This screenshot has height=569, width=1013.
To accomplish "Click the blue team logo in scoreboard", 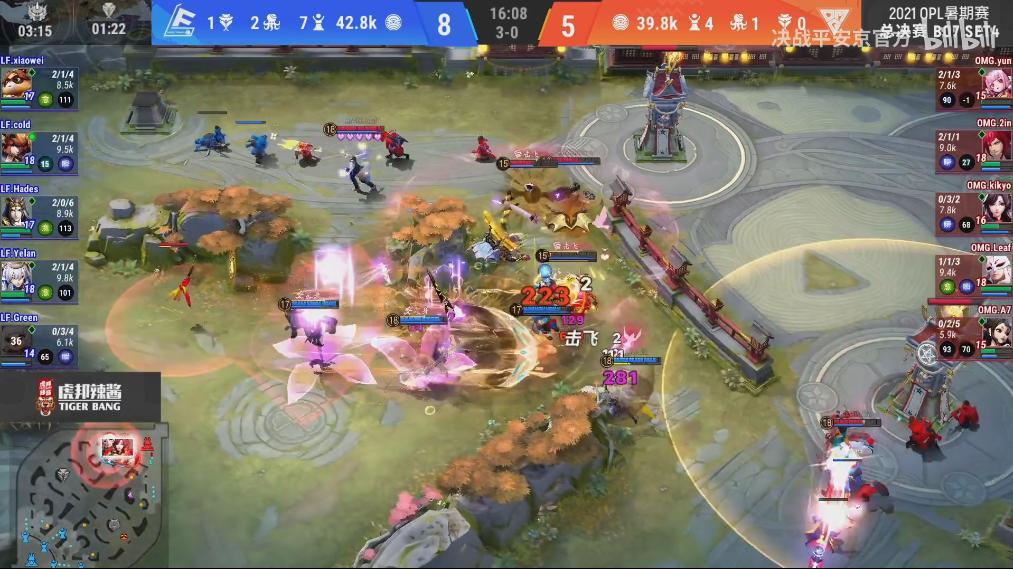I will pos(175,22).
